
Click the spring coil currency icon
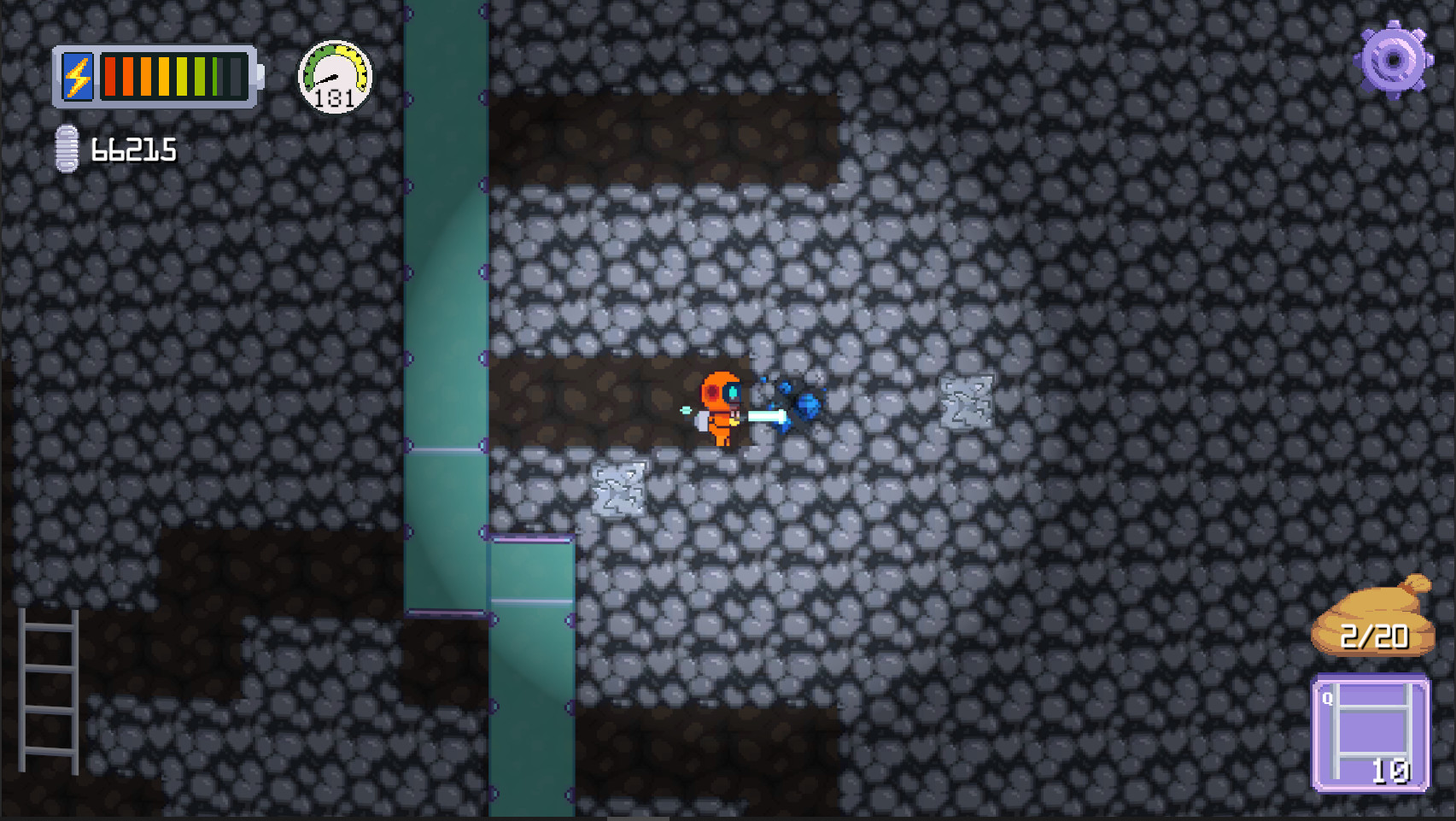(66, 150)
